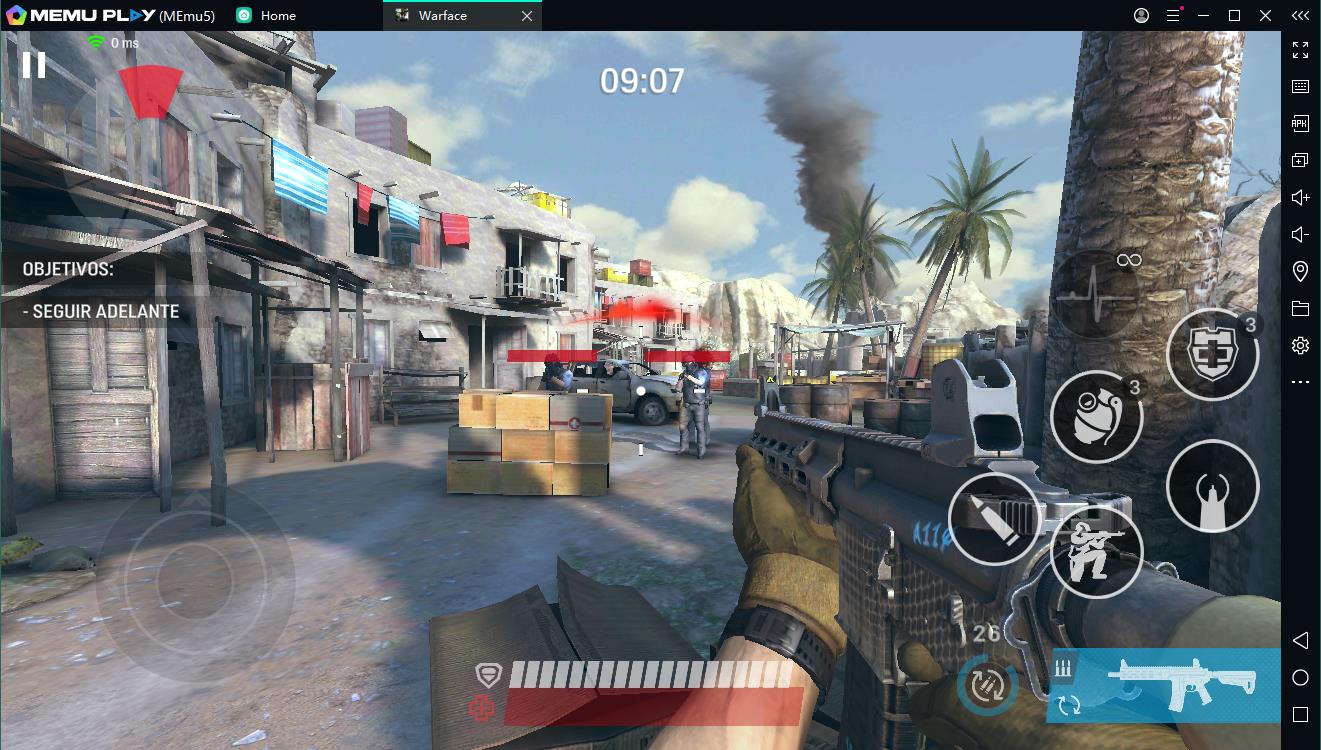Pause the game with the pause icon
This screenshot has width=1321, height=750.
click(x=33, y=65)
